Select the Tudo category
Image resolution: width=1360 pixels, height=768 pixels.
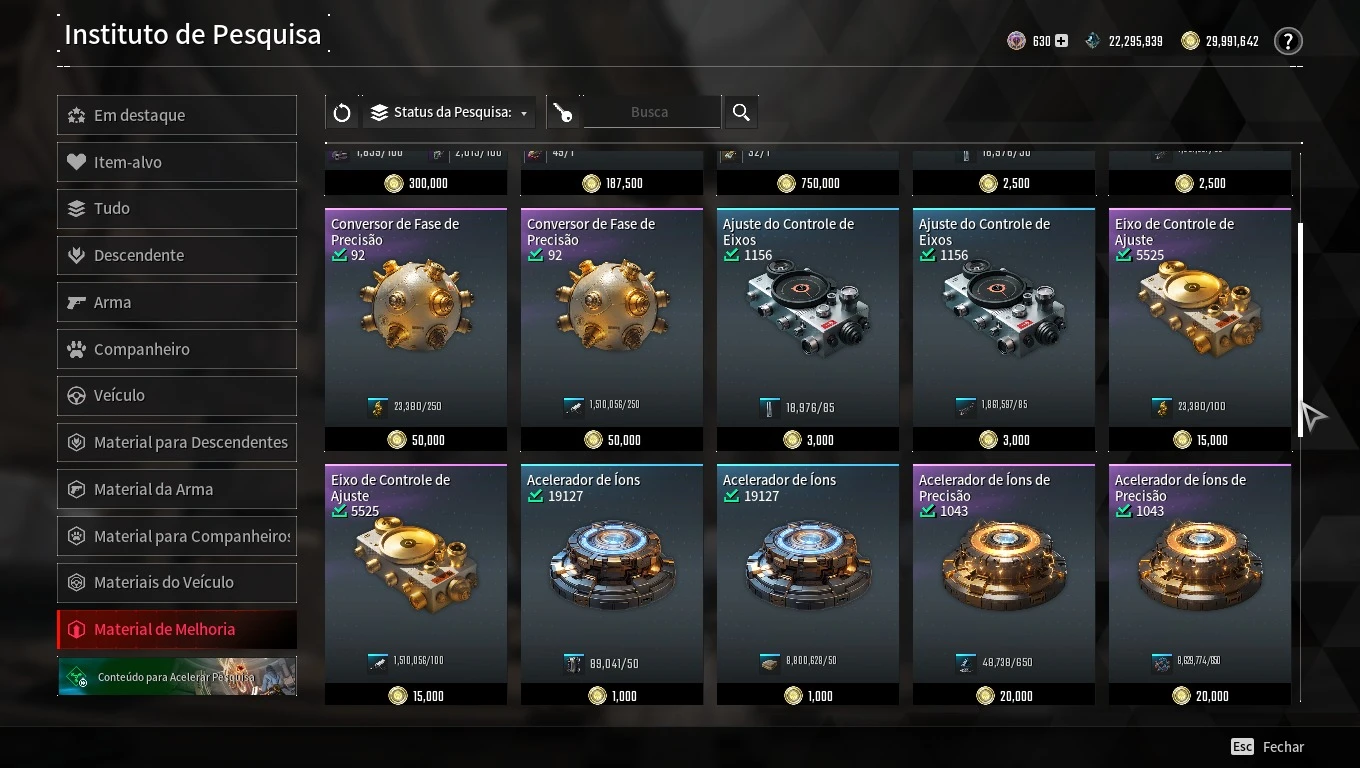point(177,208)
